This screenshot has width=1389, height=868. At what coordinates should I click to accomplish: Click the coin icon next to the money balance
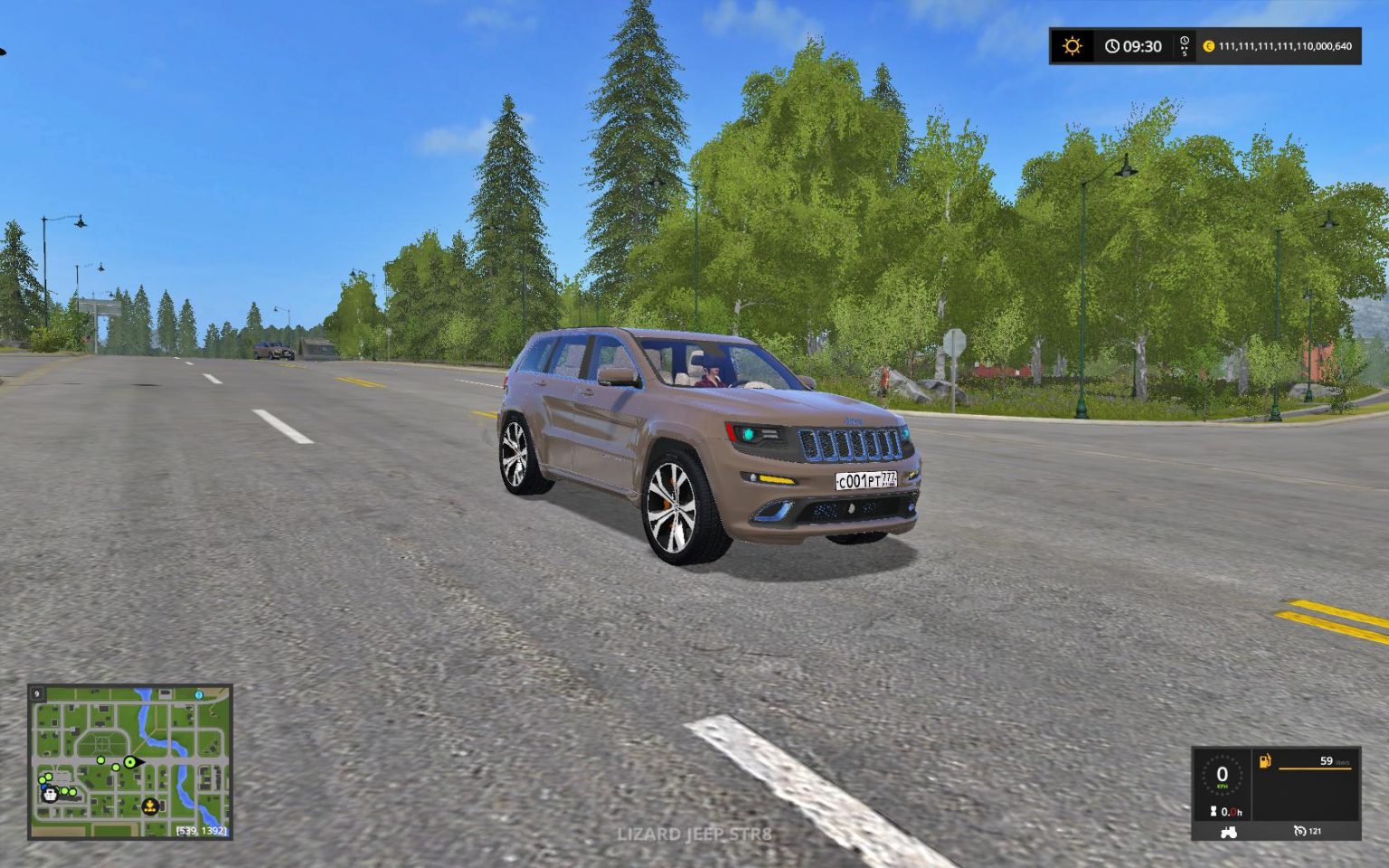pyautogui.click(x=1211, y=47)
